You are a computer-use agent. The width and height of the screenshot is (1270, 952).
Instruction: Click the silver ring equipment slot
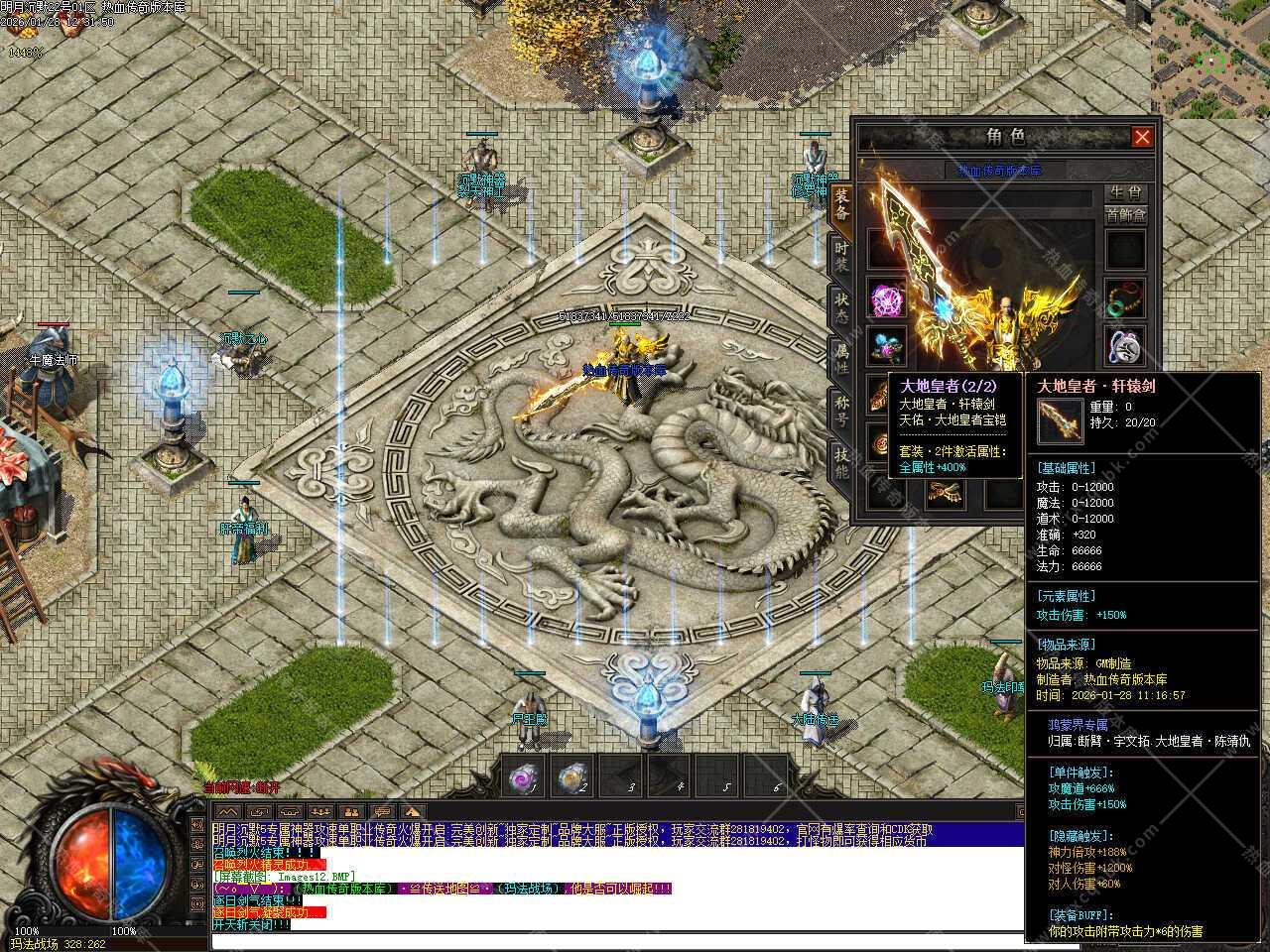pyautogui.click(x=1126, y=346)
